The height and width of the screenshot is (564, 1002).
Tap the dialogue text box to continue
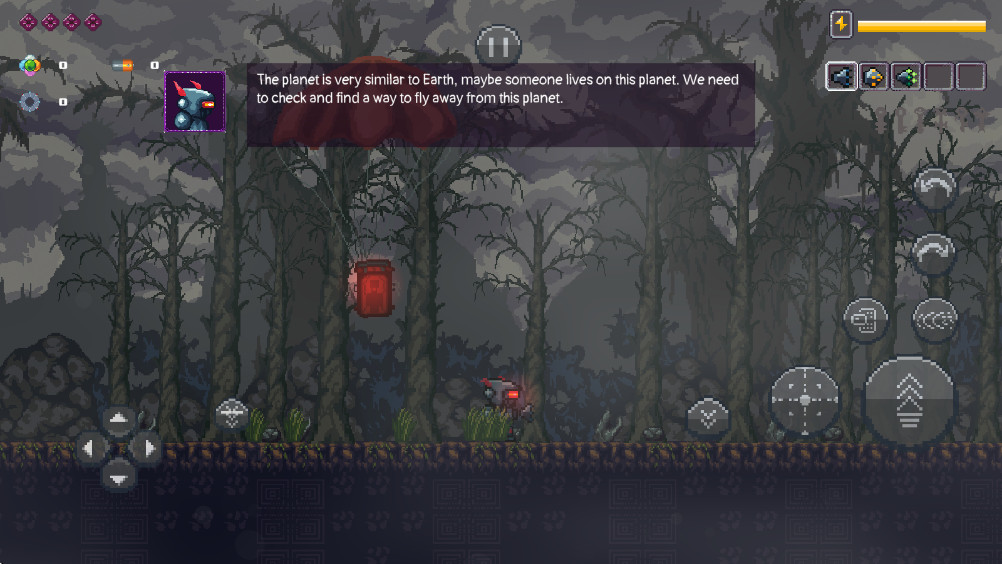pyautogui.click(x=500, y=105)
